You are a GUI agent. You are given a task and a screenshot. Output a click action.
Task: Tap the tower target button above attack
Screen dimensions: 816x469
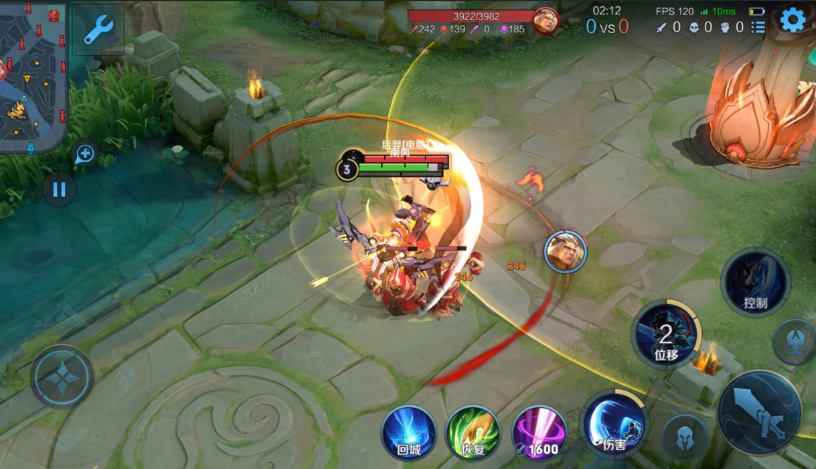click(794, 341)
